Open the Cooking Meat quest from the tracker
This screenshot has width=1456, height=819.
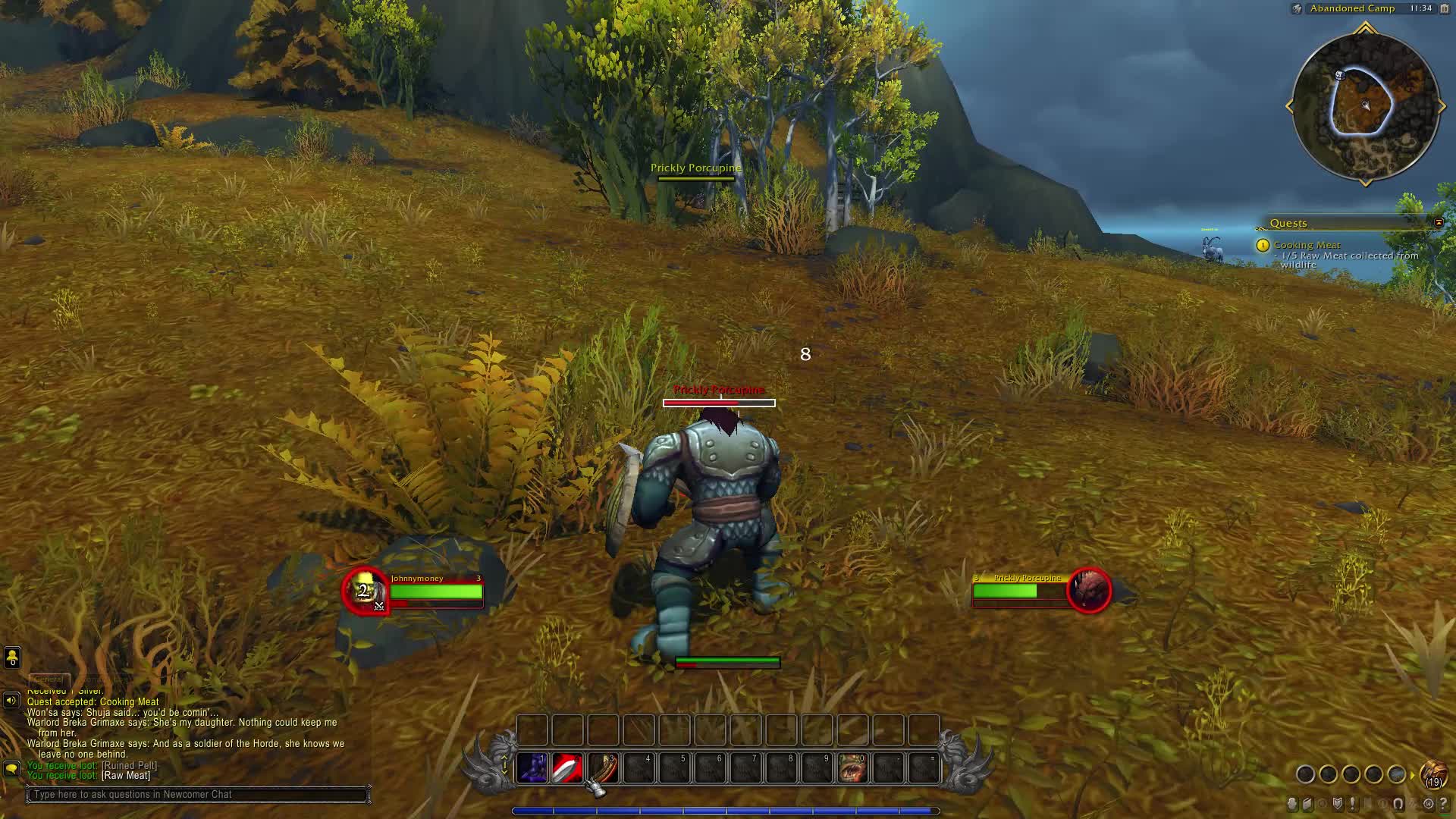(1307, 244)
